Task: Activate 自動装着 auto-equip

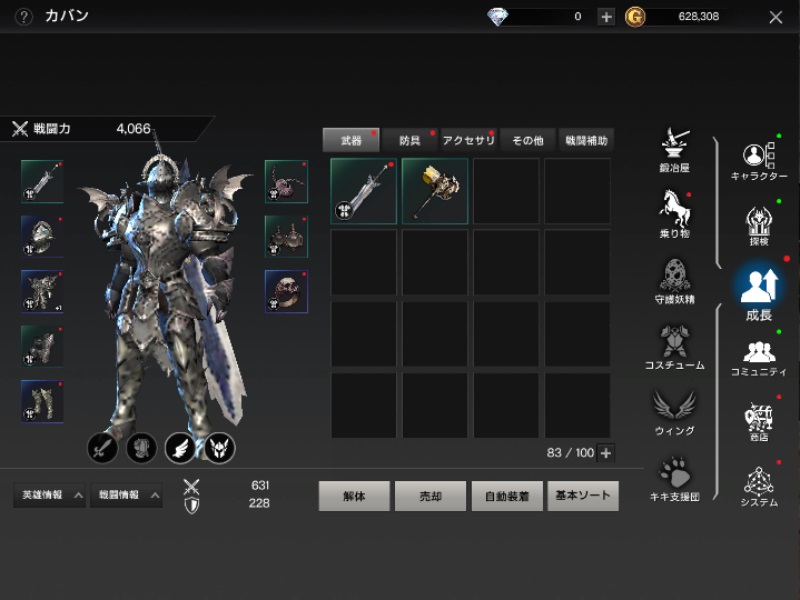Action: (507, 496)
